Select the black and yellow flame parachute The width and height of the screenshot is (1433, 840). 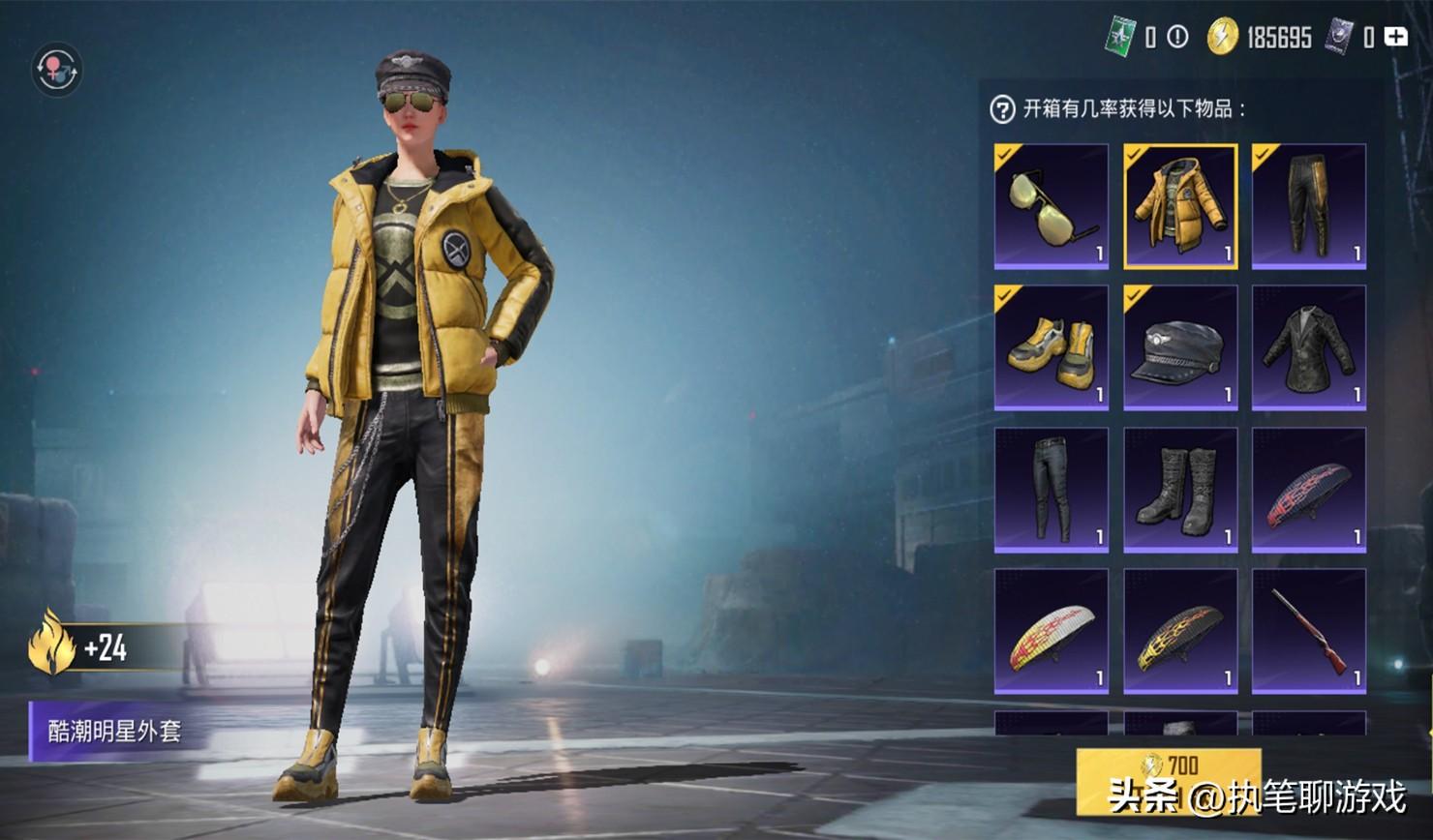pyautogui.click(x=1180, y=631)
